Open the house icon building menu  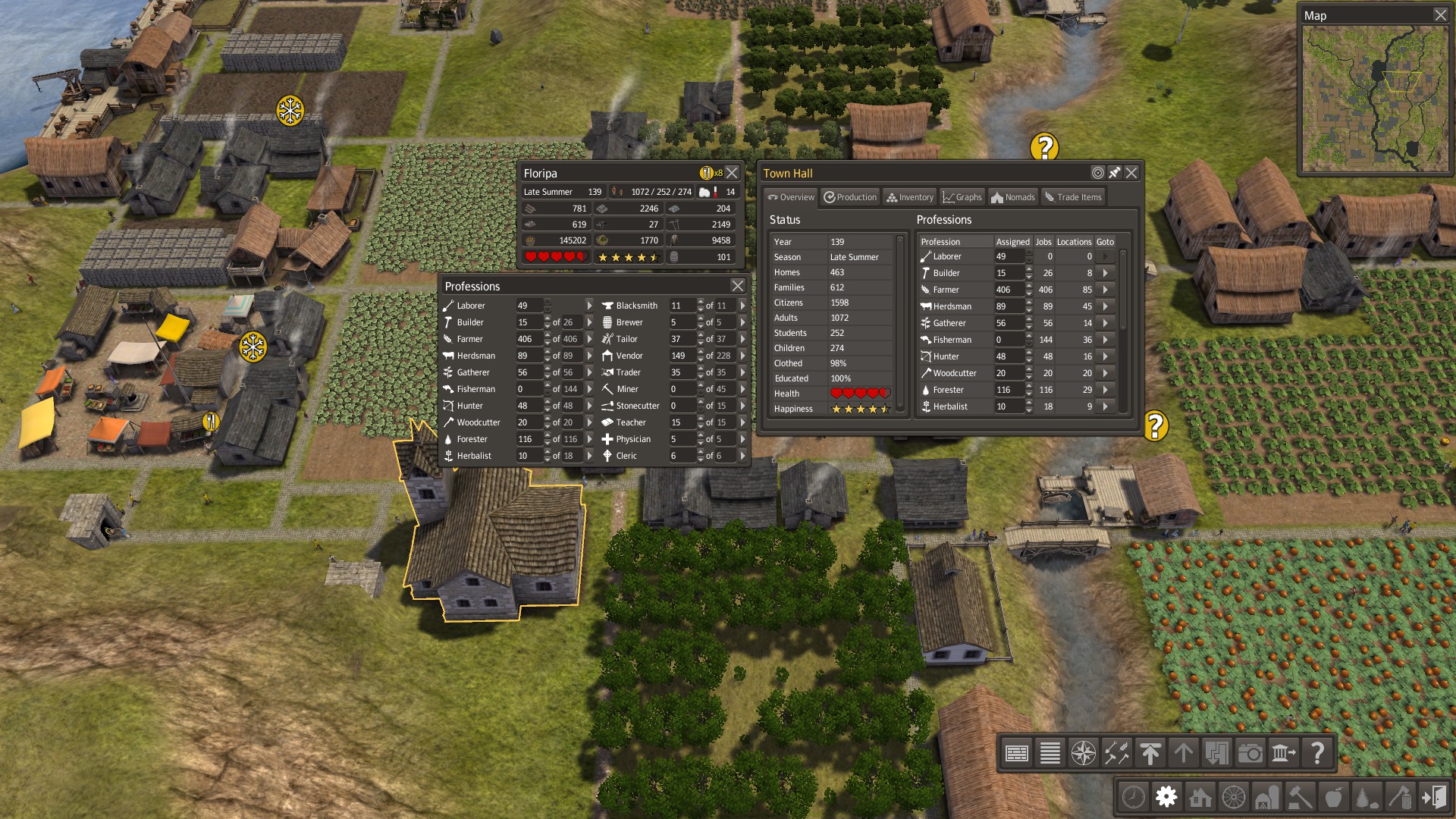[x=1200, y=797]
